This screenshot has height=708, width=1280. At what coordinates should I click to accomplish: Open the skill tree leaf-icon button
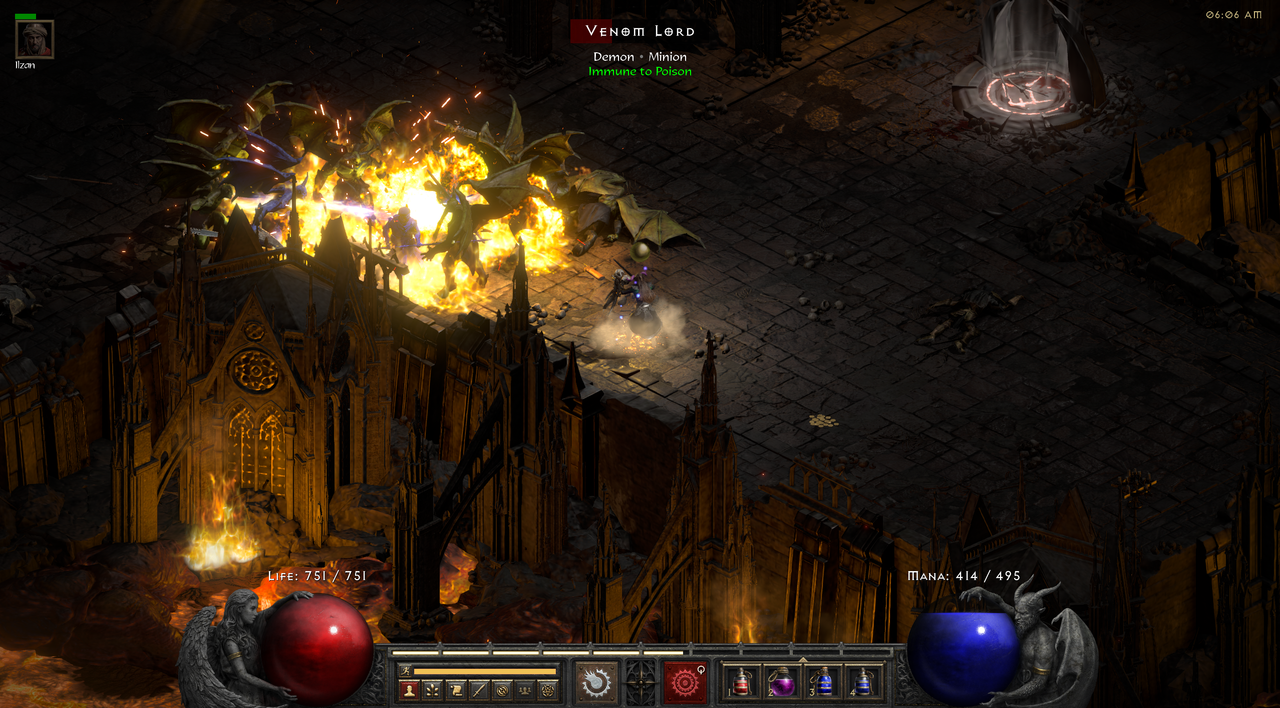(432, 690)
